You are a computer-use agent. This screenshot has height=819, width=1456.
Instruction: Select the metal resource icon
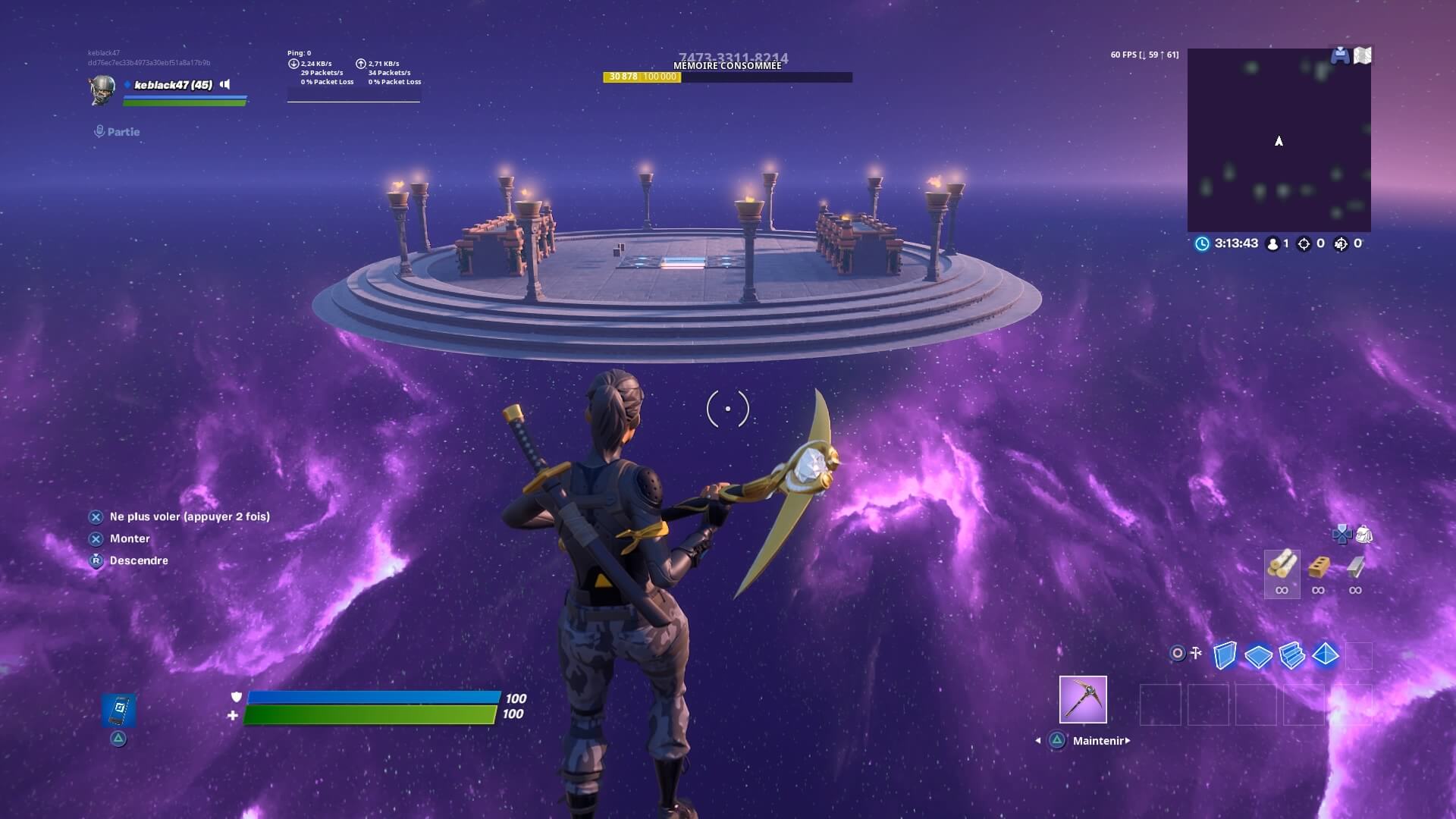[1356, 566]
